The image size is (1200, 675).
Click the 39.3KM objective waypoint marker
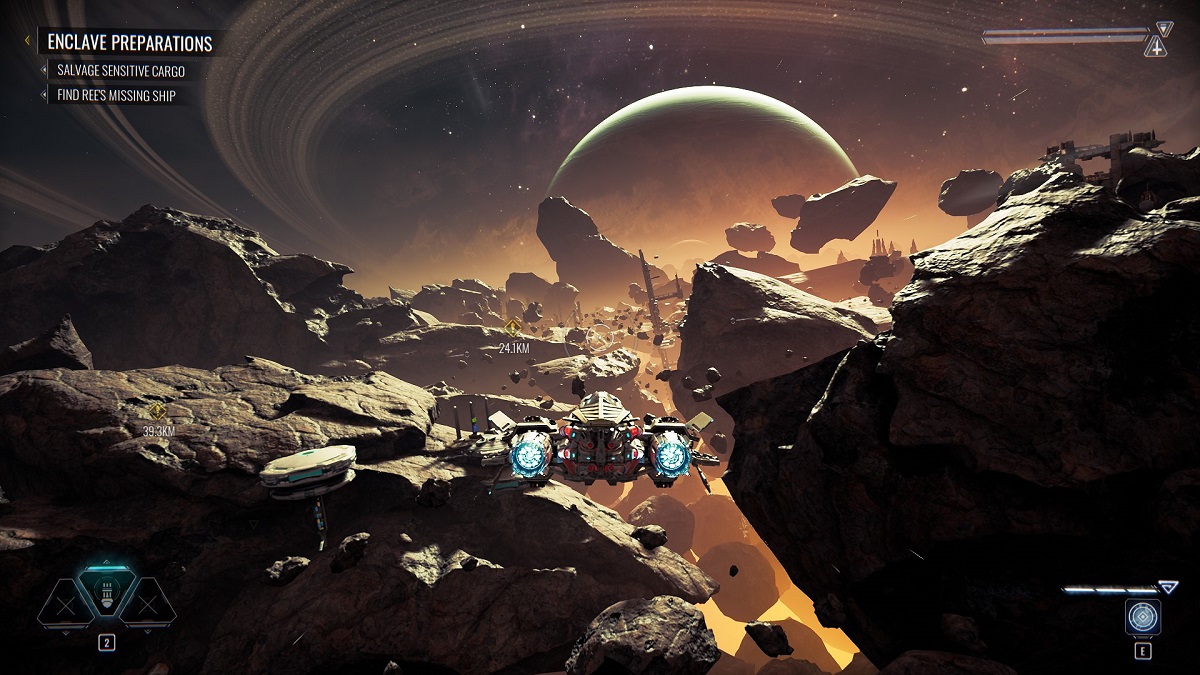(x=157, y=410)
